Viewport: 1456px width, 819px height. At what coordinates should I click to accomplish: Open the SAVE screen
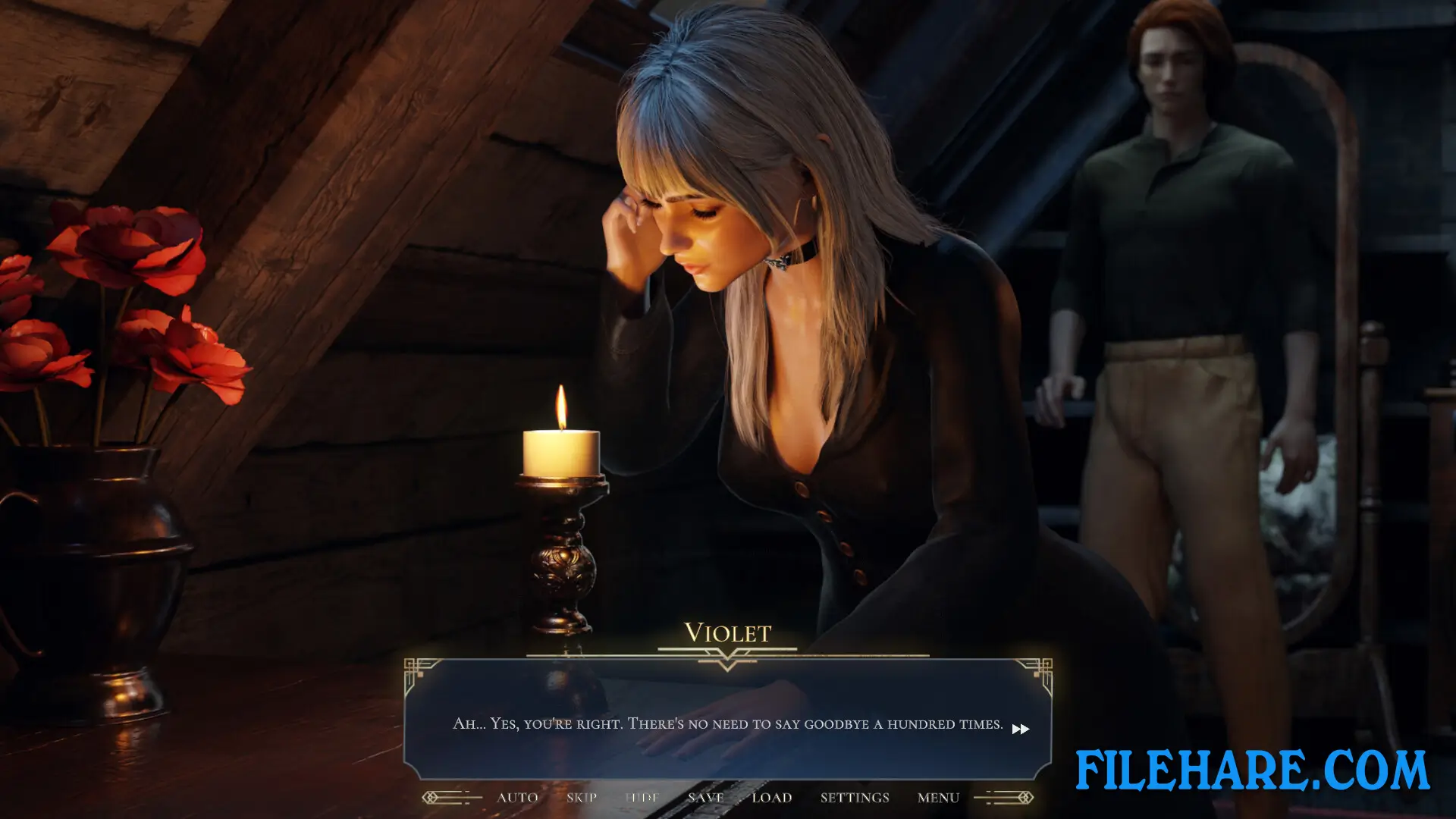[704, 798]
